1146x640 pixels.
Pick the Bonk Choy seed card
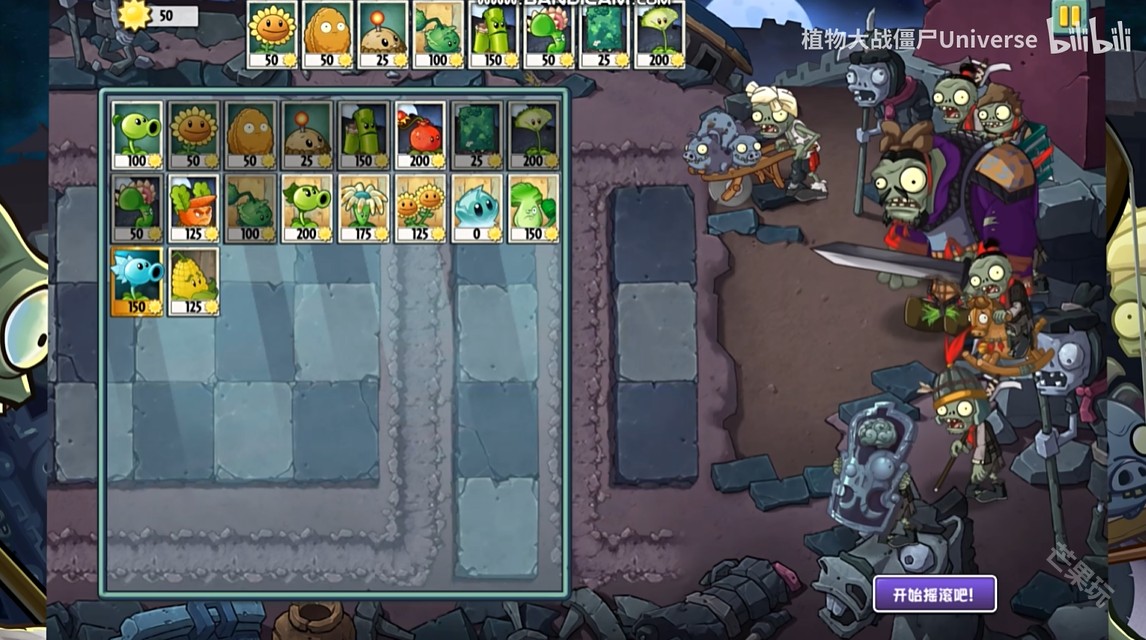pyautogui.click(x=533, y=208)
